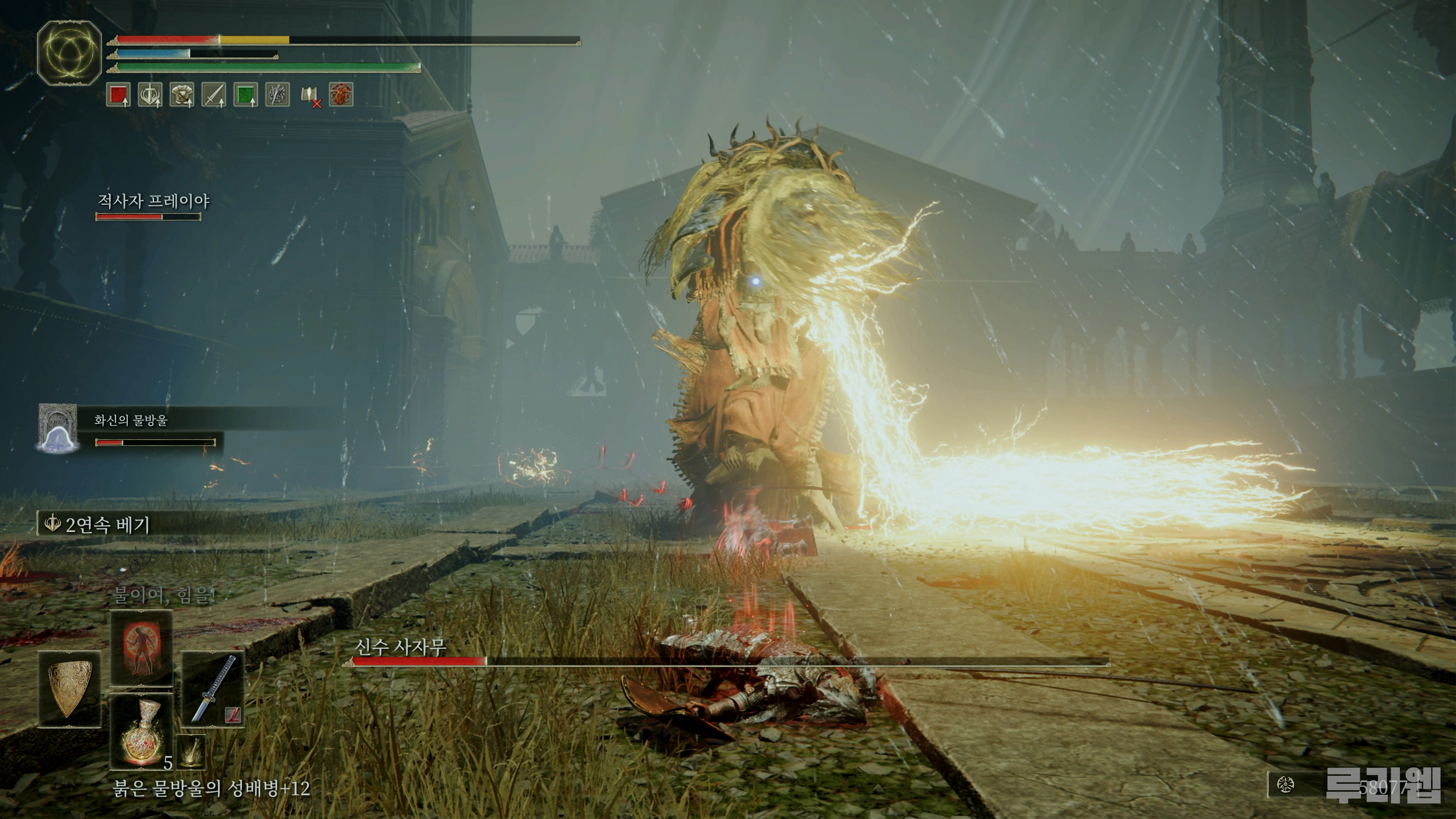
Task: Click the diagonal sword attack buff icon
Action: coord(213,94)
